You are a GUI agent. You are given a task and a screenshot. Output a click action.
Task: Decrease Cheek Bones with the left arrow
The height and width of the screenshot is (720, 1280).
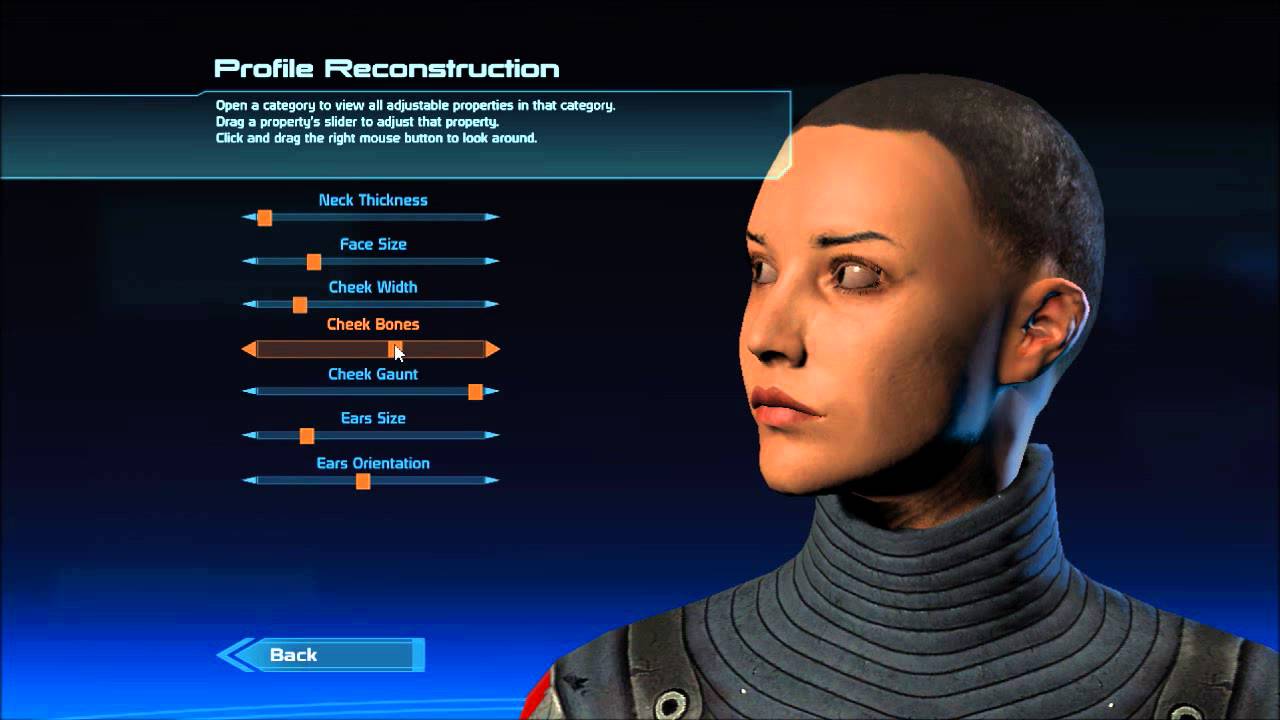pos(249,350)
